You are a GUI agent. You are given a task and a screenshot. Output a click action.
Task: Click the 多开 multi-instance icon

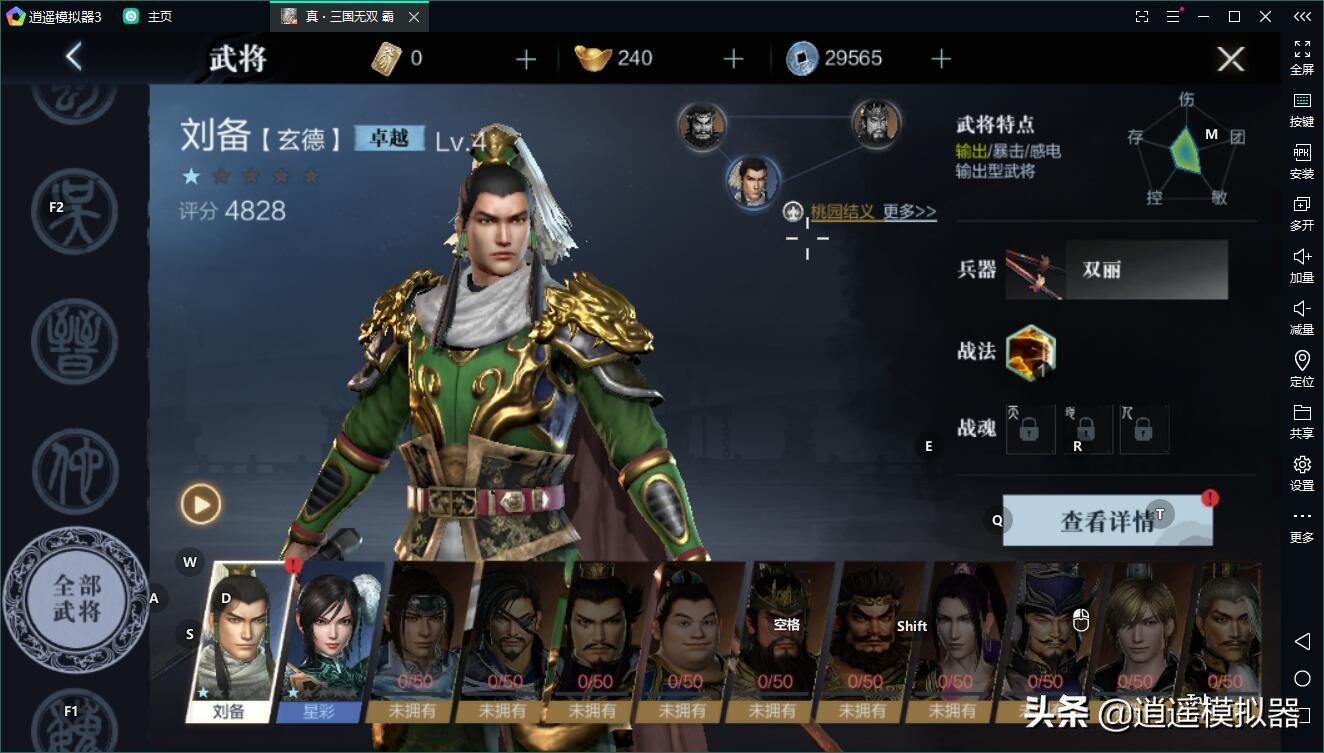tap(1301, 215)
